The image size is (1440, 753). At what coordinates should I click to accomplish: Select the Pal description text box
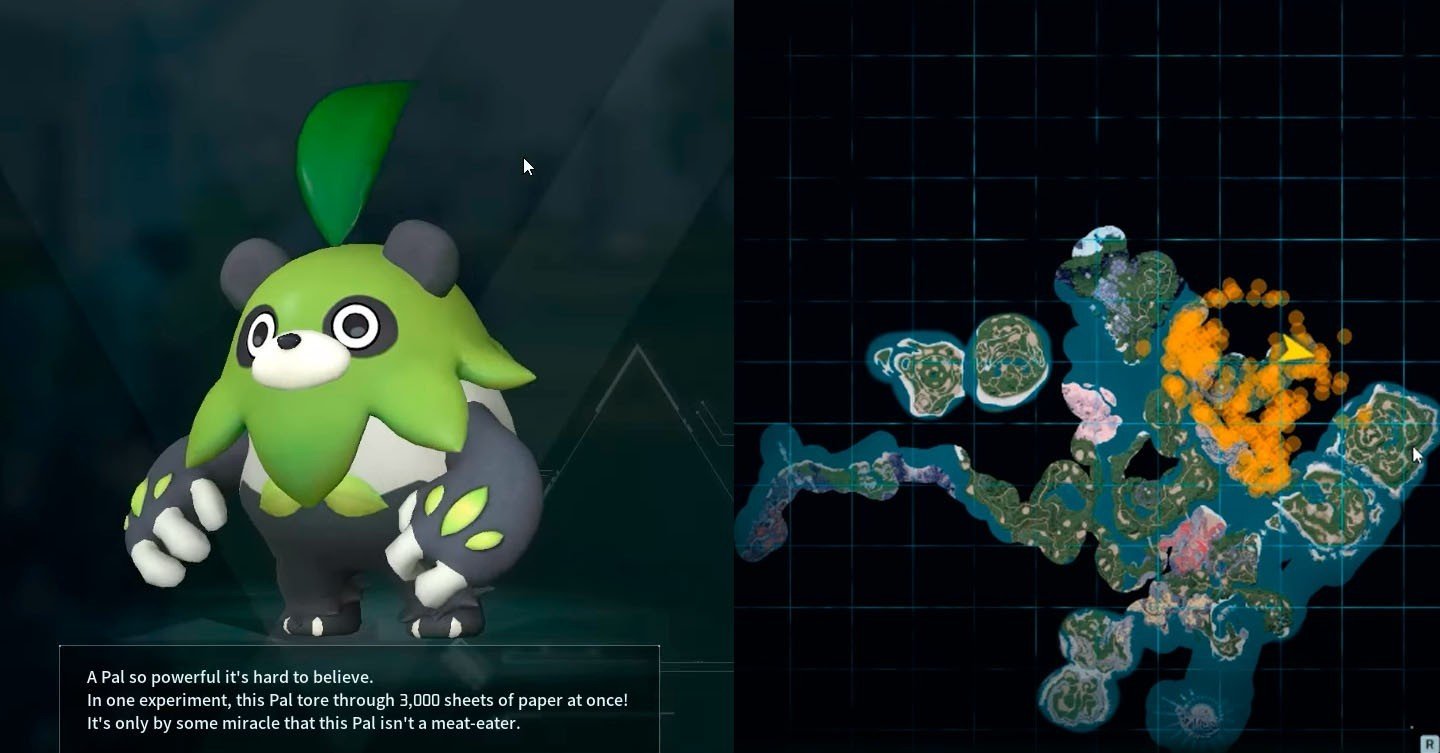tap(359, 699)
